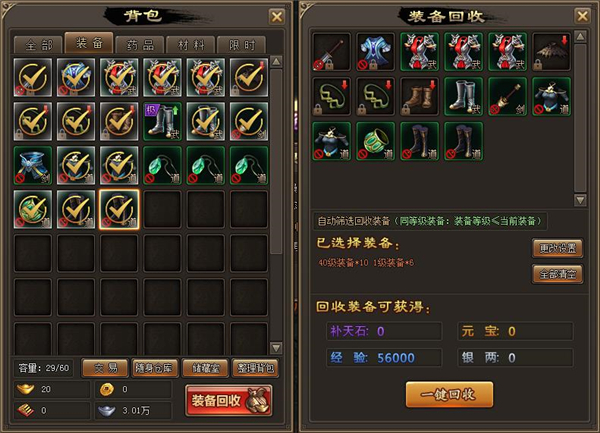Click 更改设置 to change filter settings
This screenshot has height=433, width=600.
pyautogui.click(x=556, y=249)
